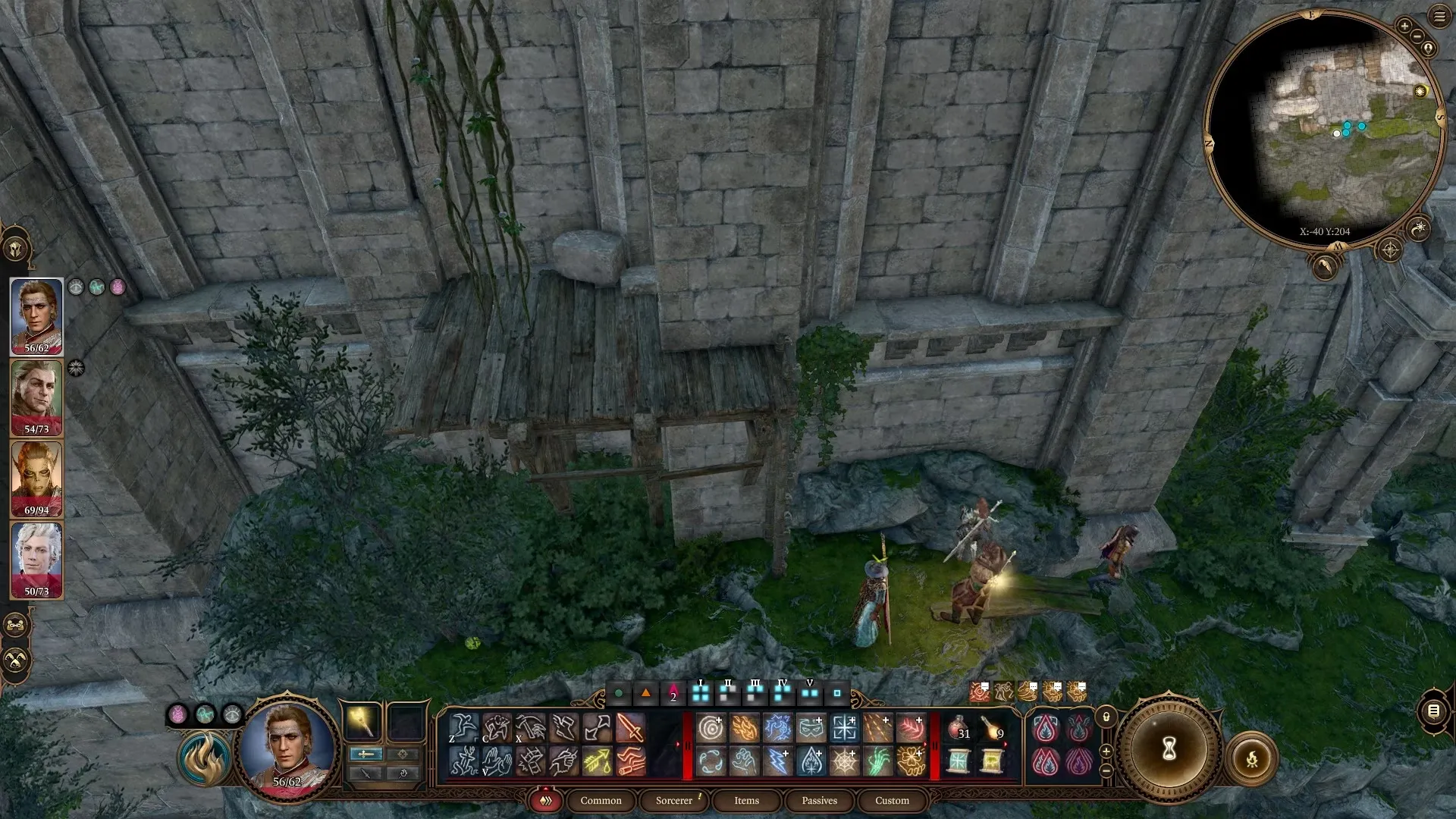Click the minimap's yellow quest marker
Viewport: 1456px width, 819px height.
click(1420, 91)
